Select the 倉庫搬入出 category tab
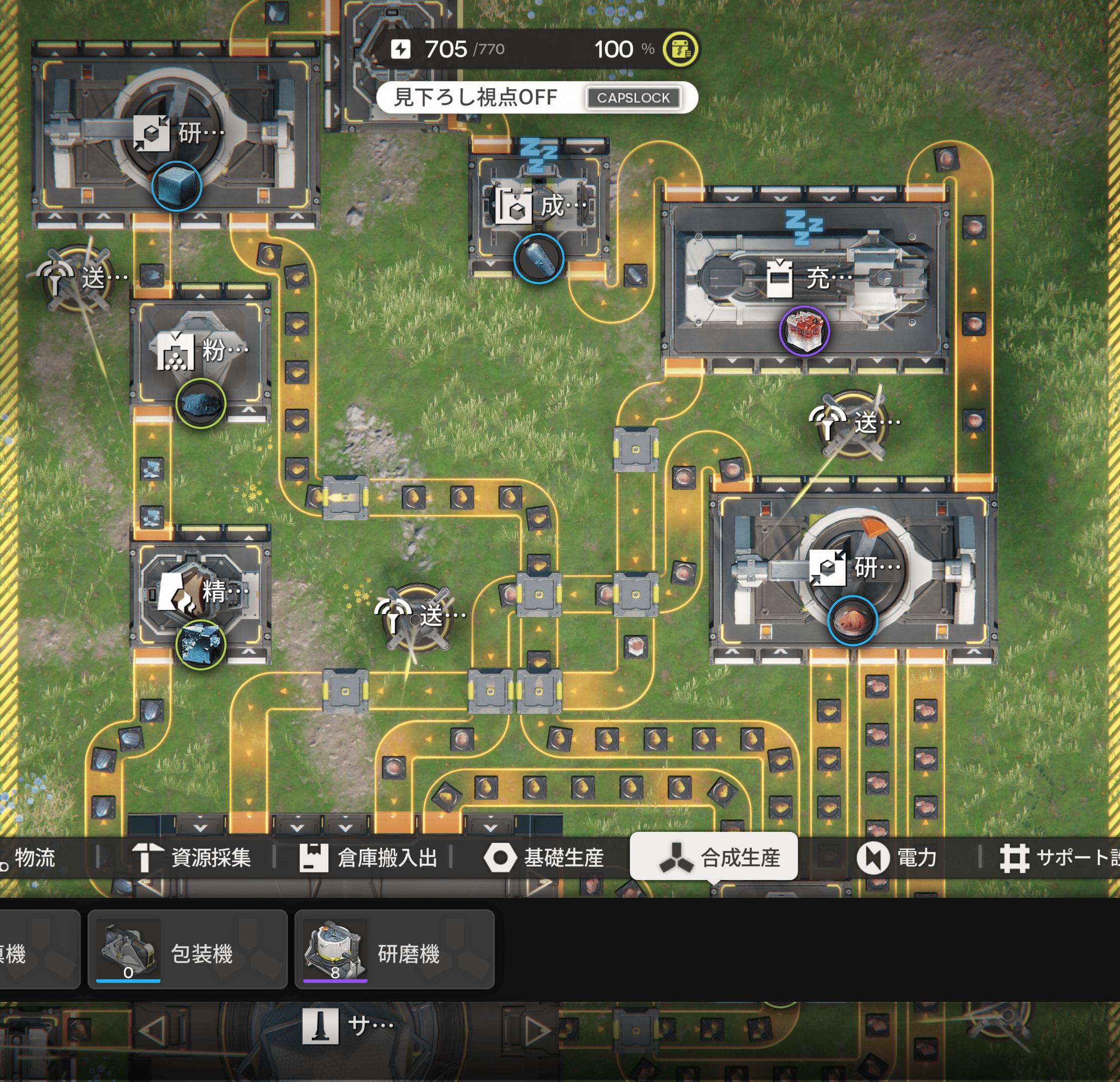 tap(369, 857)
